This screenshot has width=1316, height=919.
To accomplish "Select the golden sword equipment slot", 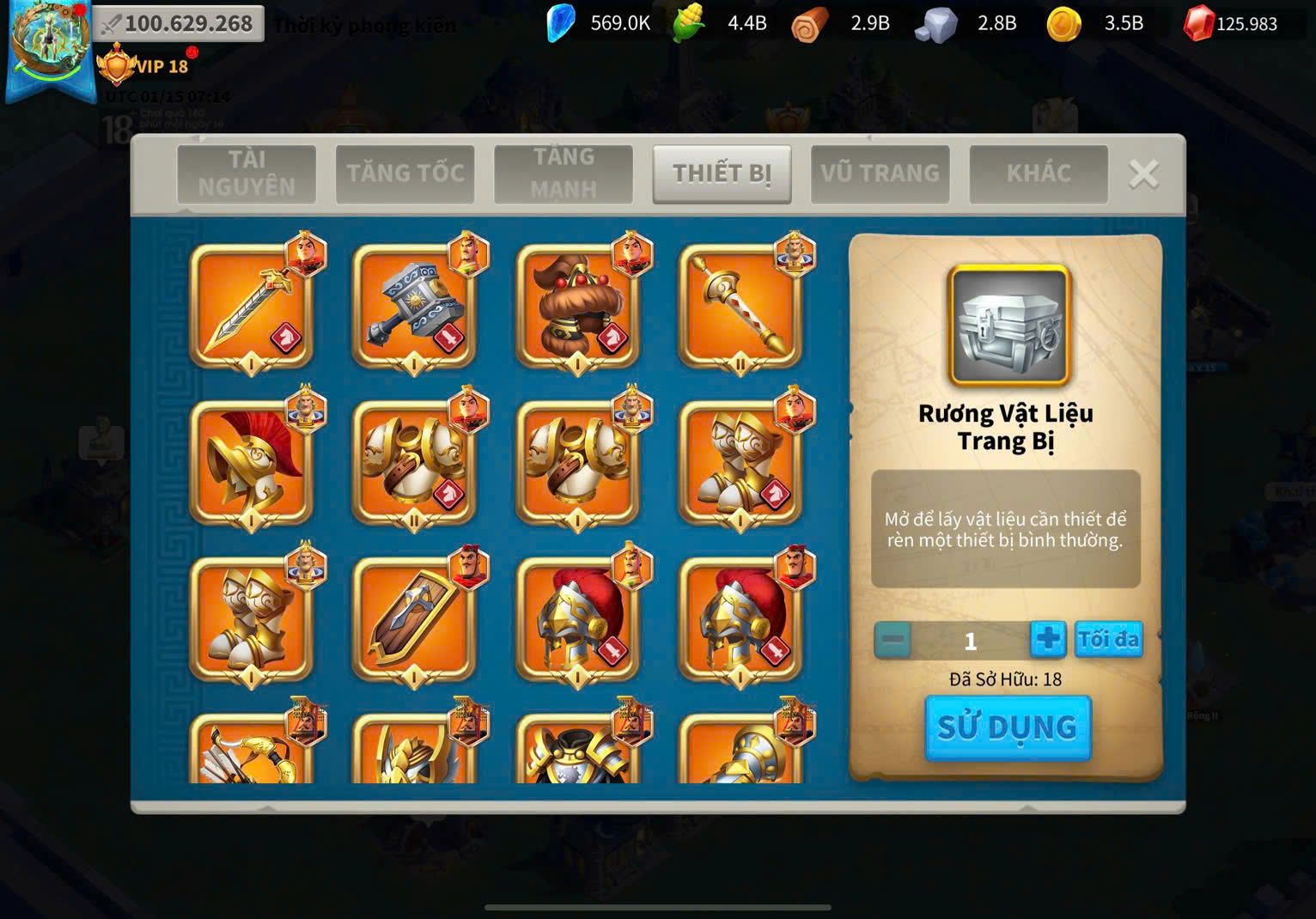I will coord(251,307).
